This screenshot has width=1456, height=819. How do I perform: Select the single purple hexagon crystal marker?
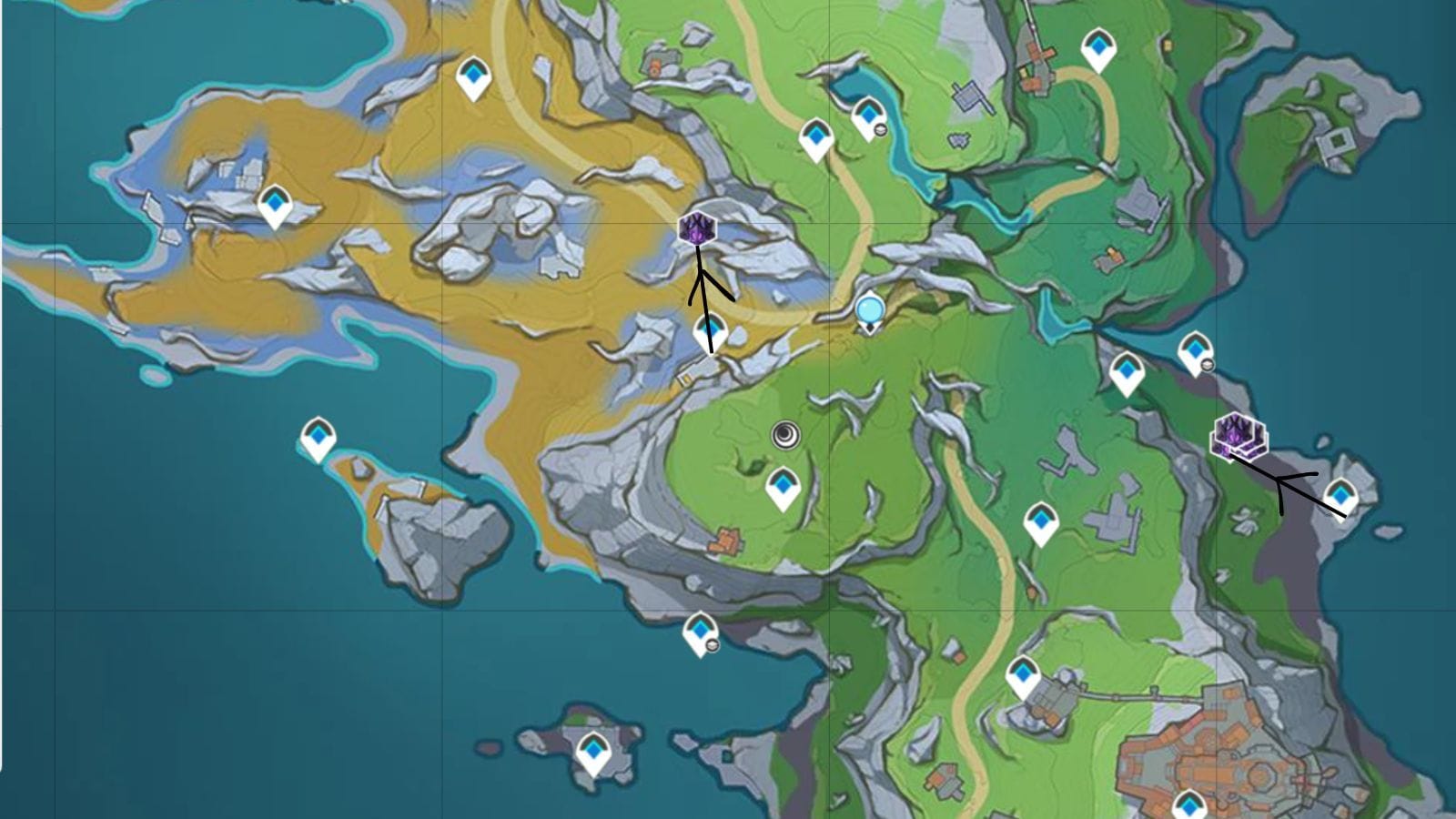(698, 228)
